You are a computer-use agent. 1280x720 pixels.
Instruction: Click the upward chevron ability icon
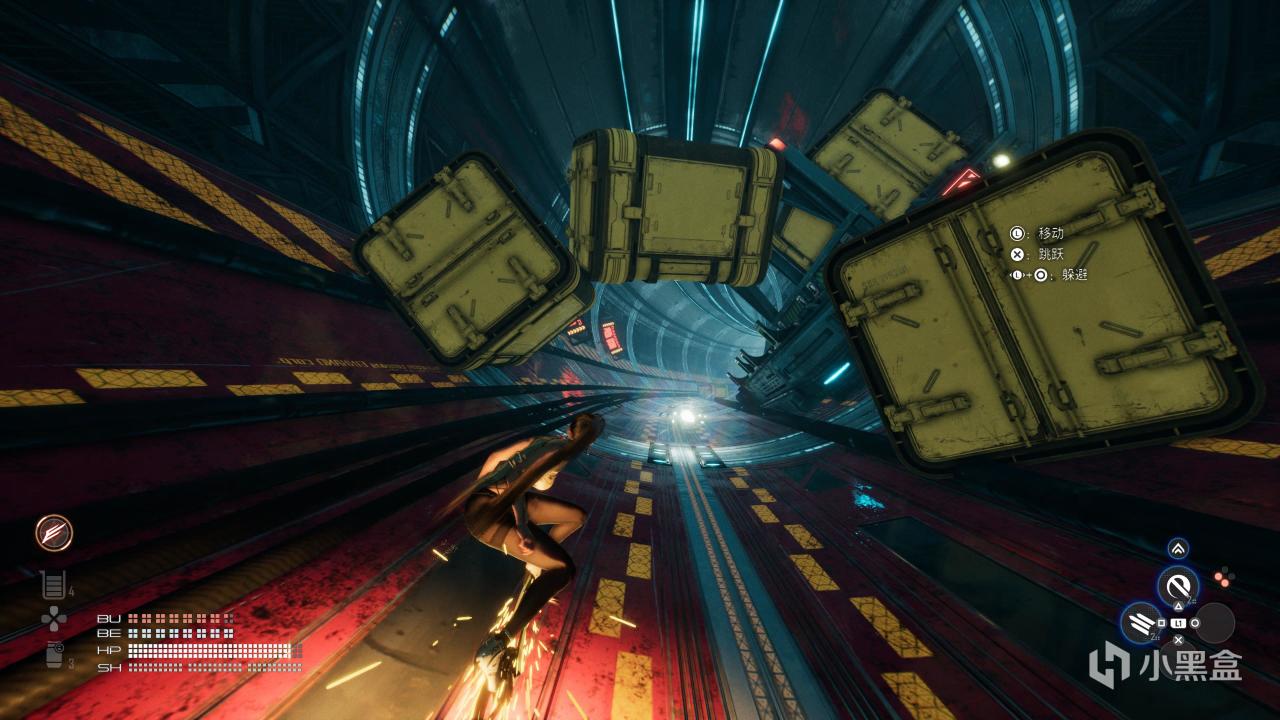[x=1178, y=547]
